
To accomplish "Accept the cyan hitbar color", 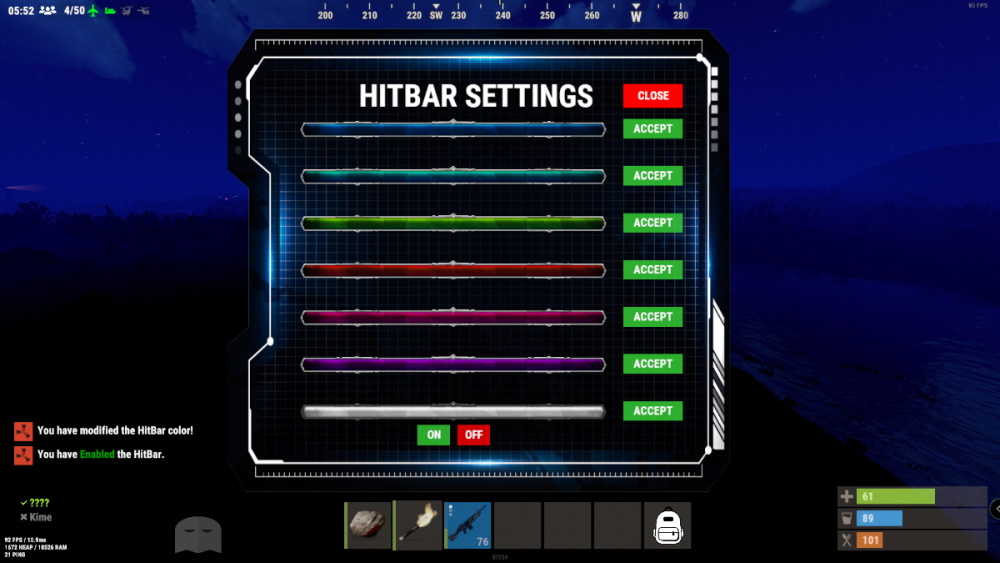I will pyautogui.click(x=652, y=176).
